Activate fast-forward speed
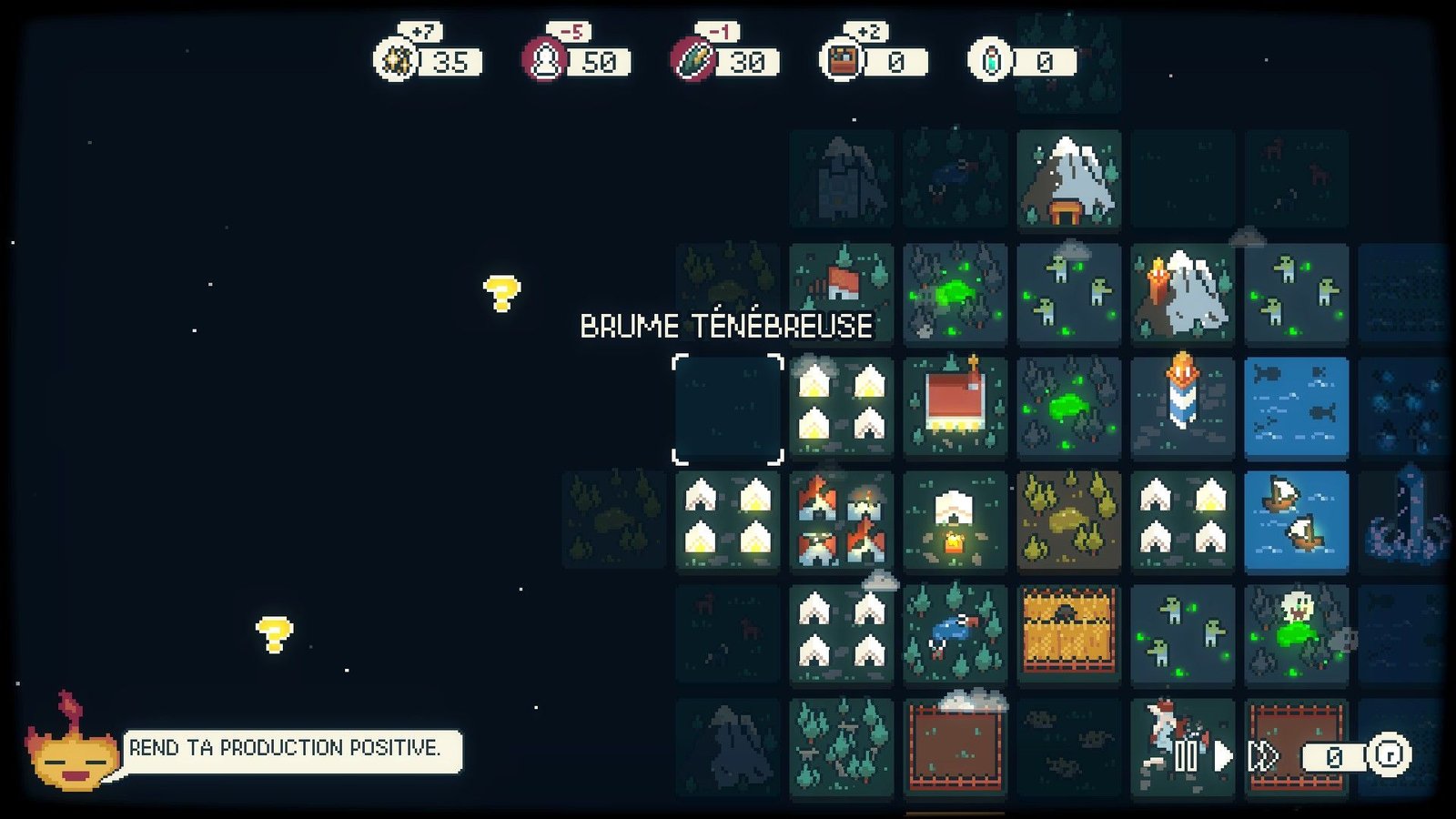 point(1263,755)
